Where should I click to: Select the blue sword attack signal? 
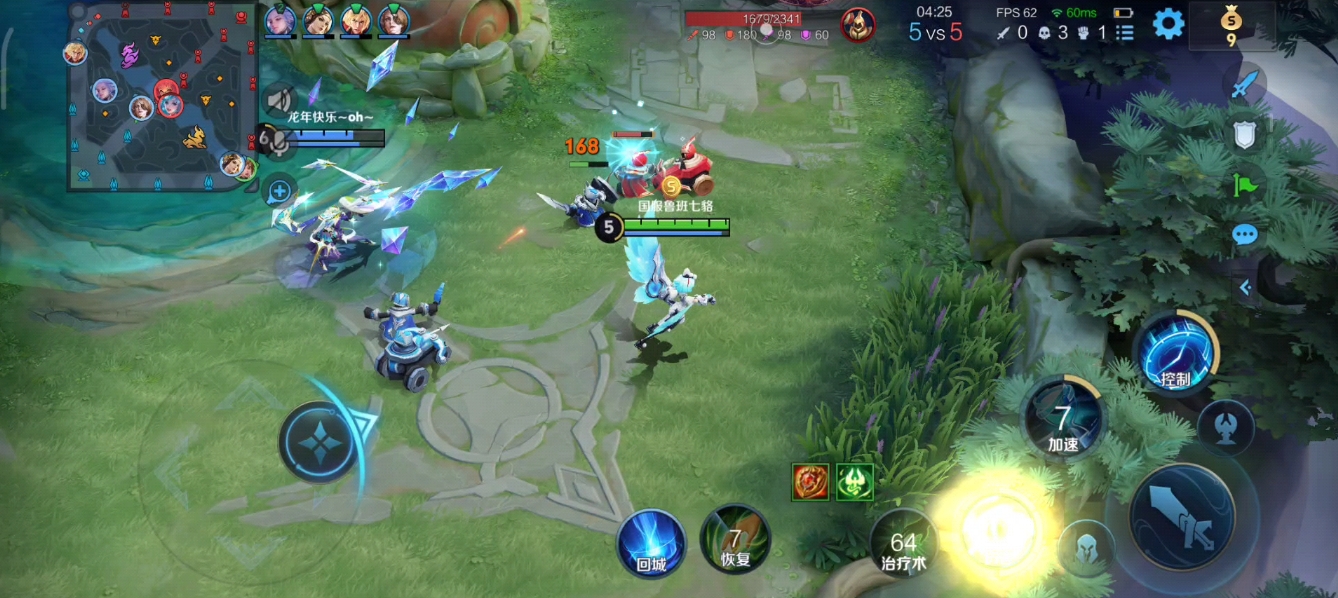pos(1243,86)
